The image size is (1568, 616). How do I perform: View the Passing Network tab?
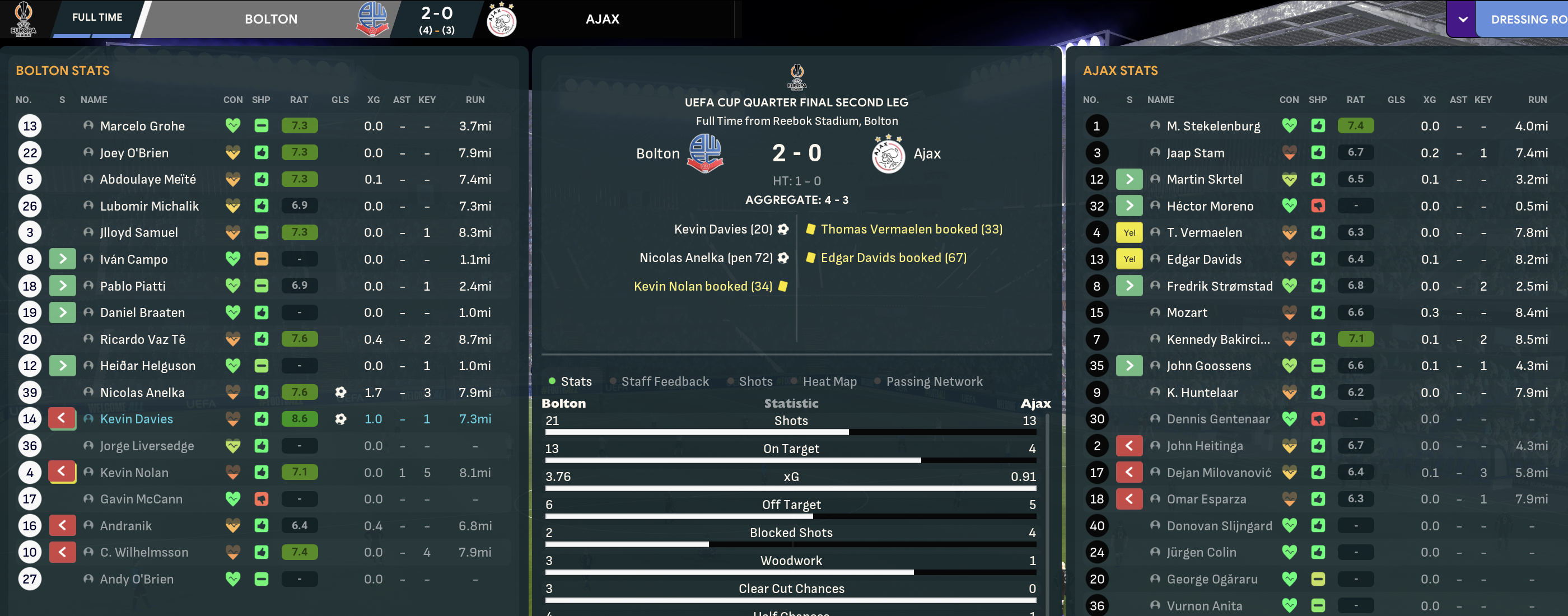(934, 382)
